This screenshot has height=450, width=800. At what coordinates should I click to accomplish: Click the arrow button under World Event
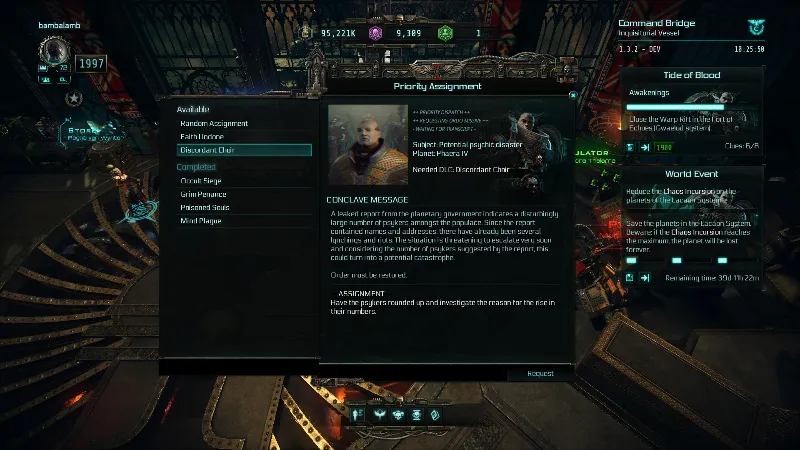pyautogui.click(x=645, y=277)
